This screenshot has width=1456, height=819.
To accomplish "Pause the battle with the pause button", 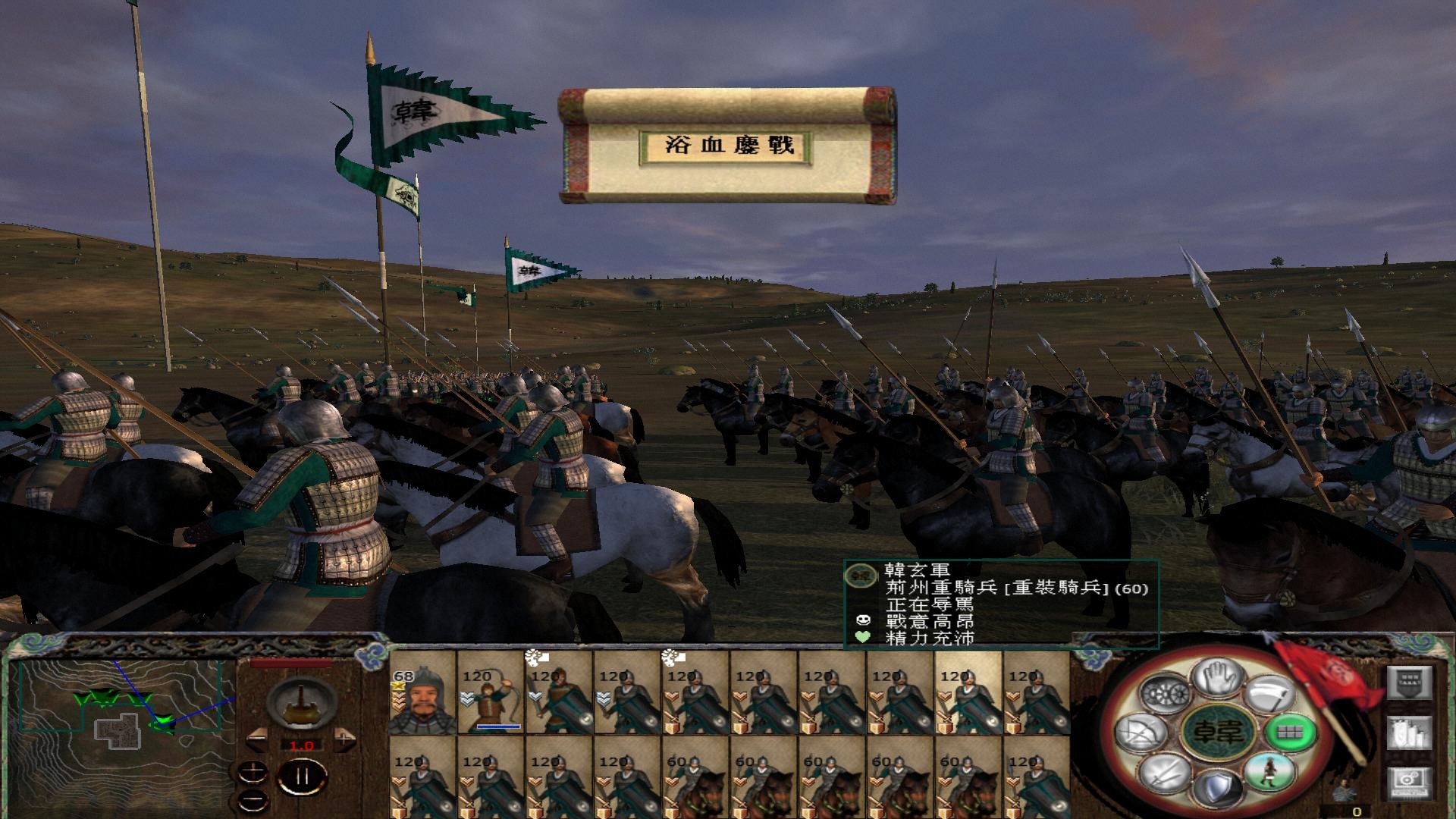I will (302, 776).
